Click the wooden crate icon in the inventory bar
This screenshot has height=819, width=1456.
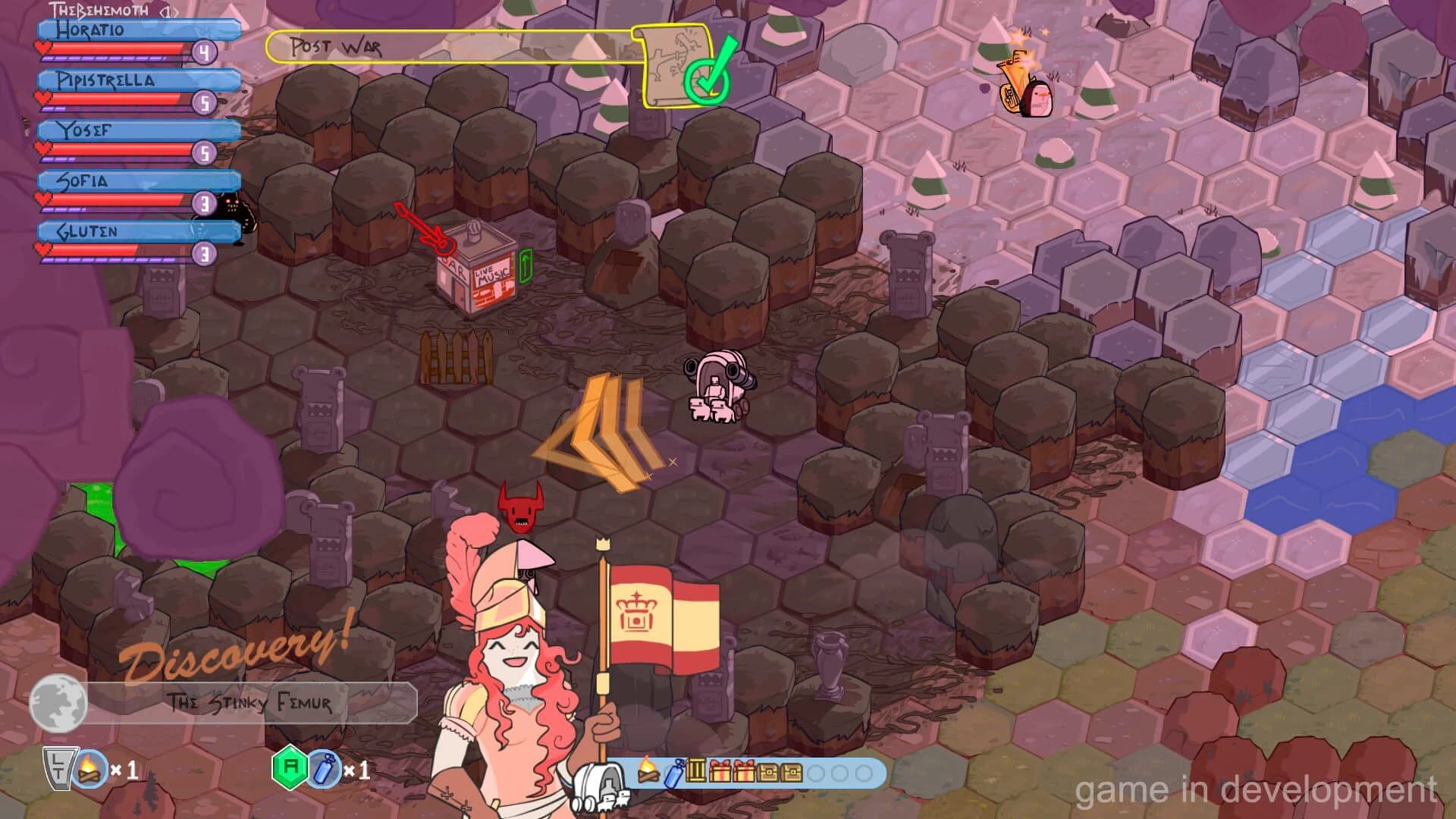[x=695, y=772]
